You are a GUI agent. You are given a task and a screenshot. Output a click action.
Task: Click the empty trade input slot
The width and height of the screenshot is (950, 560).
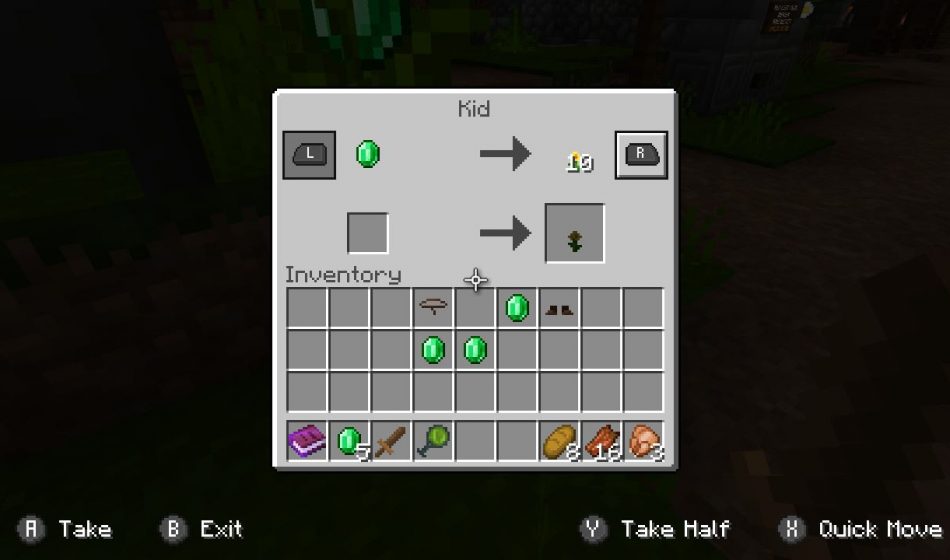click(x=367, y=233)
